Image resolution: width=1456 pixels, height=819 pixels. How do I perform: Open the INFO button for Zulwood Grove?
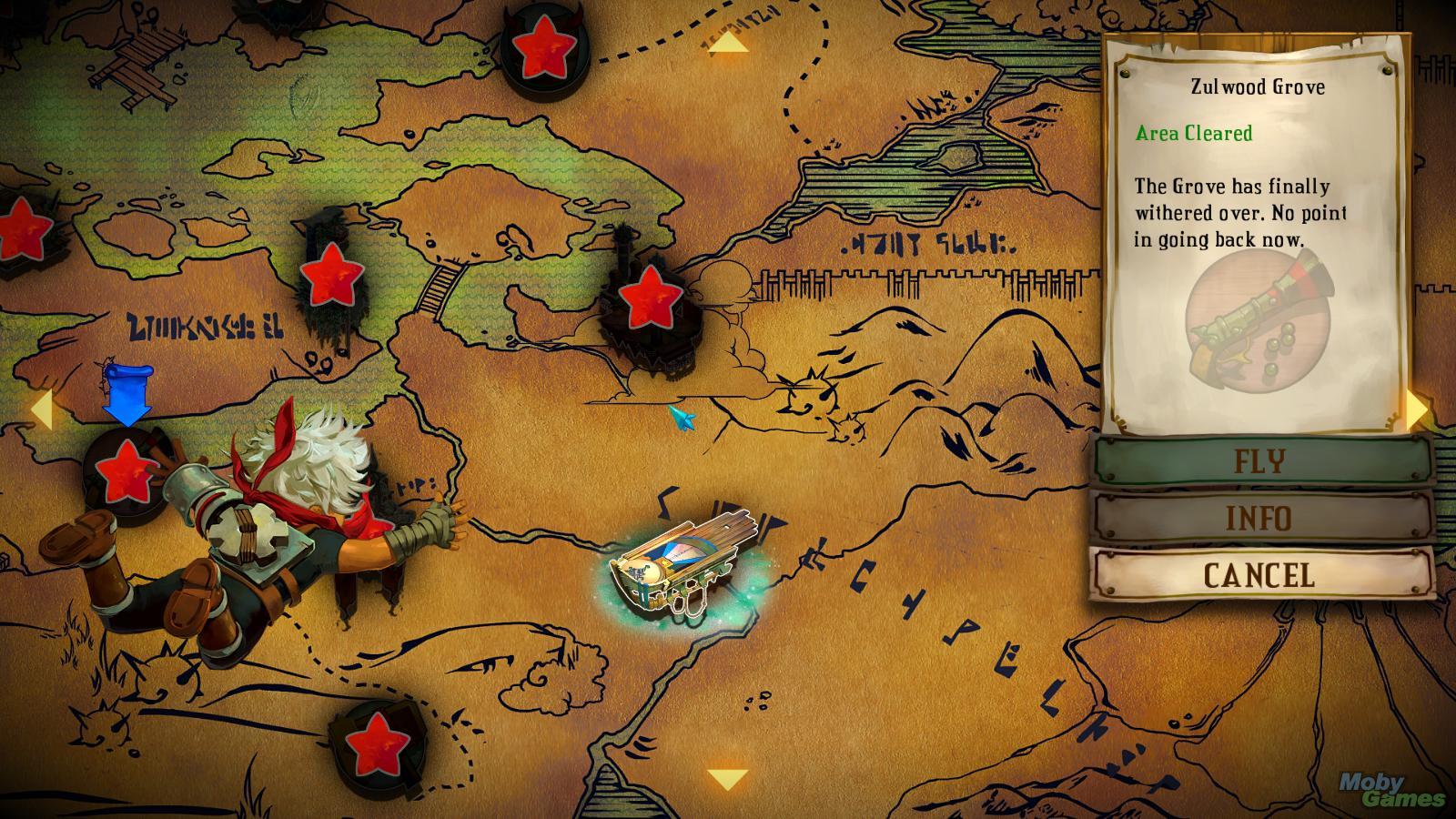(1260, 519)
